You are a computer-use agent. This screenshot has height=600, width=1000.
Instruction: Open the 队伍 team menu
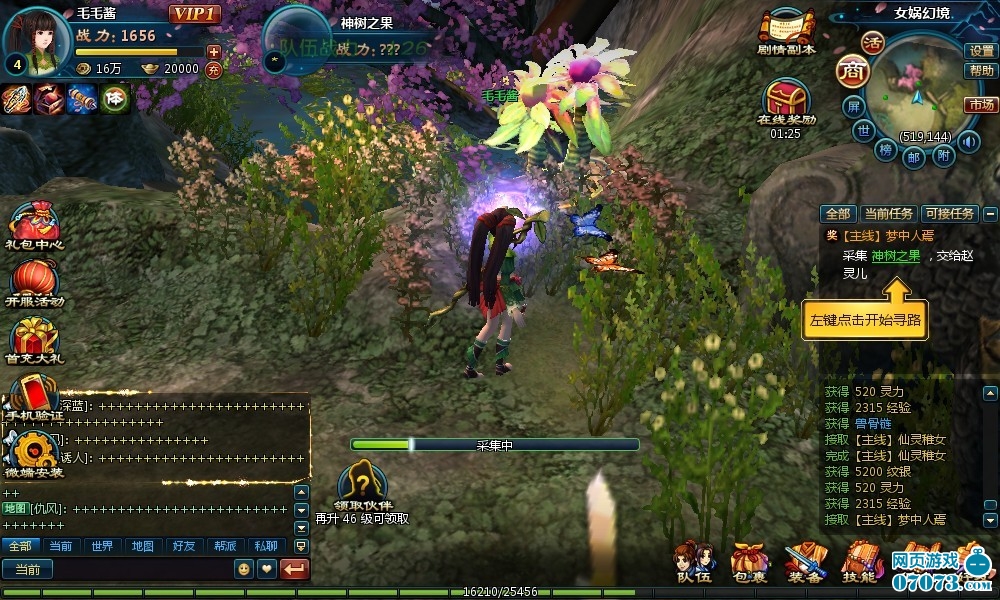click(x=694, y=562)
